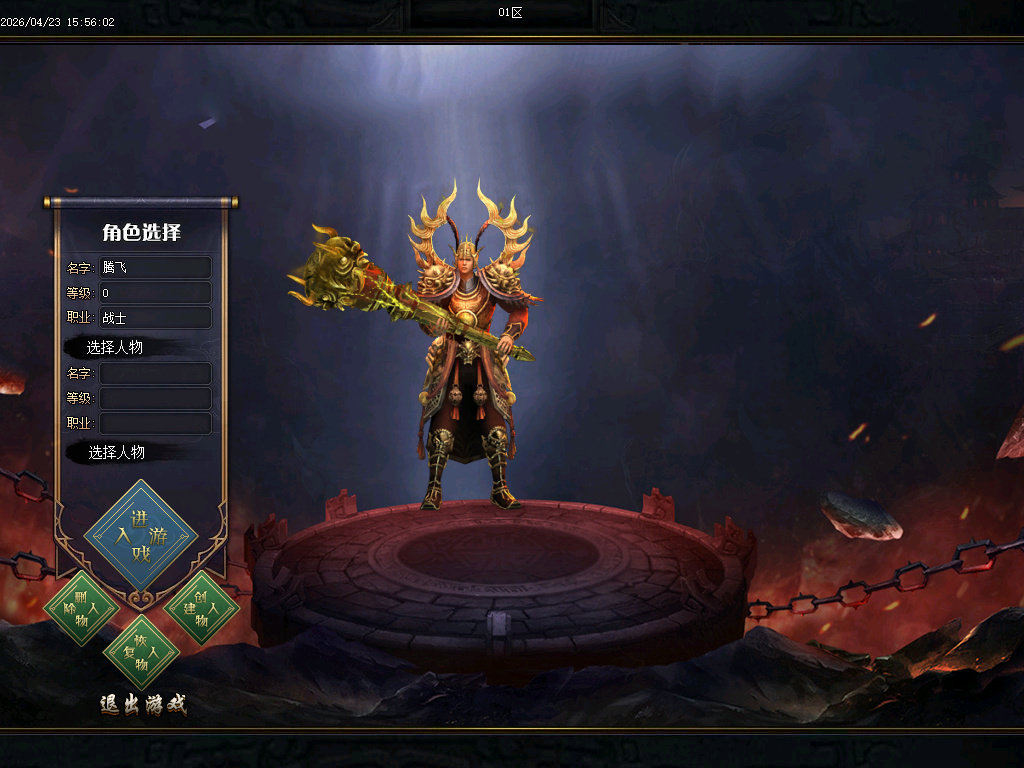
Task: Exit via 退出游戏 text button
Action: pyautogui.click(x=143, y=704)
